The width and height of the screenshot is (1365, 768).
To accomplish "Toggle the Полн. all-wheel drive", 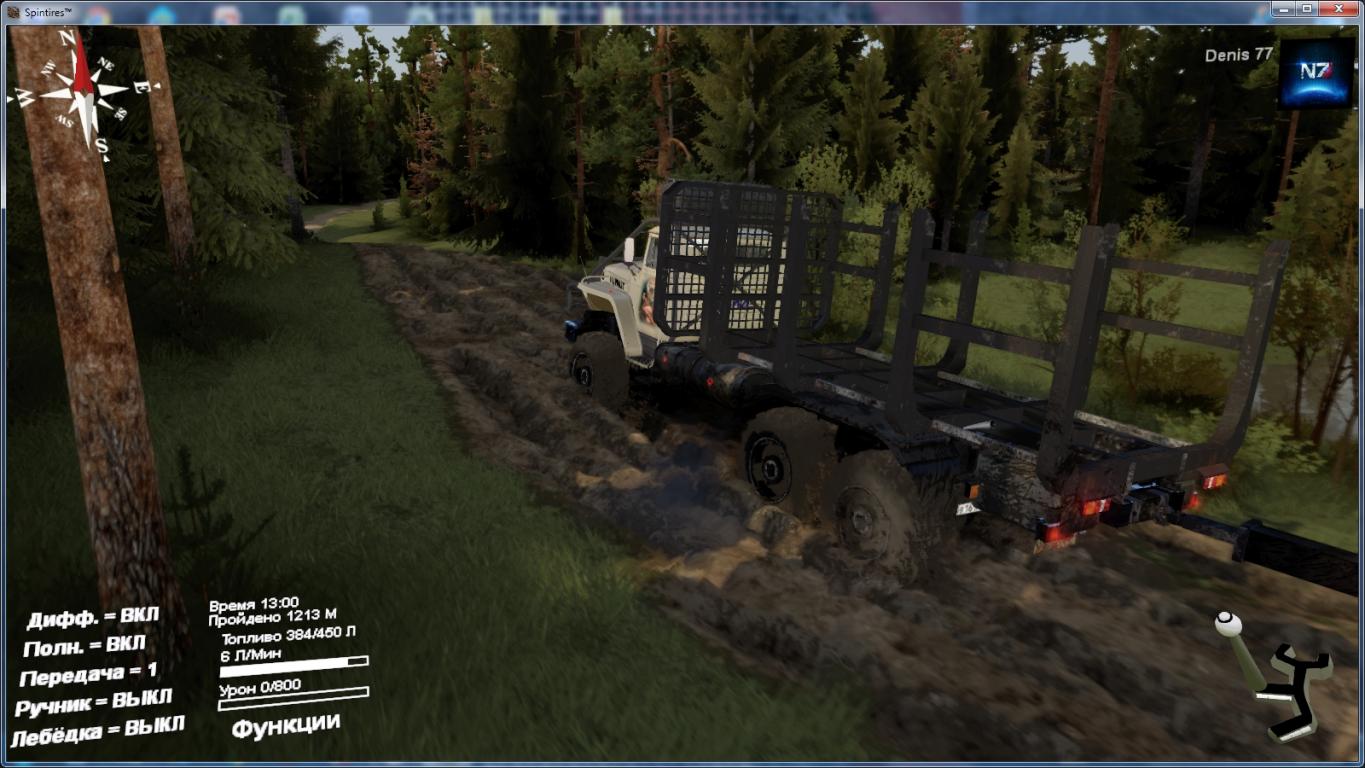I will [85, 645].
